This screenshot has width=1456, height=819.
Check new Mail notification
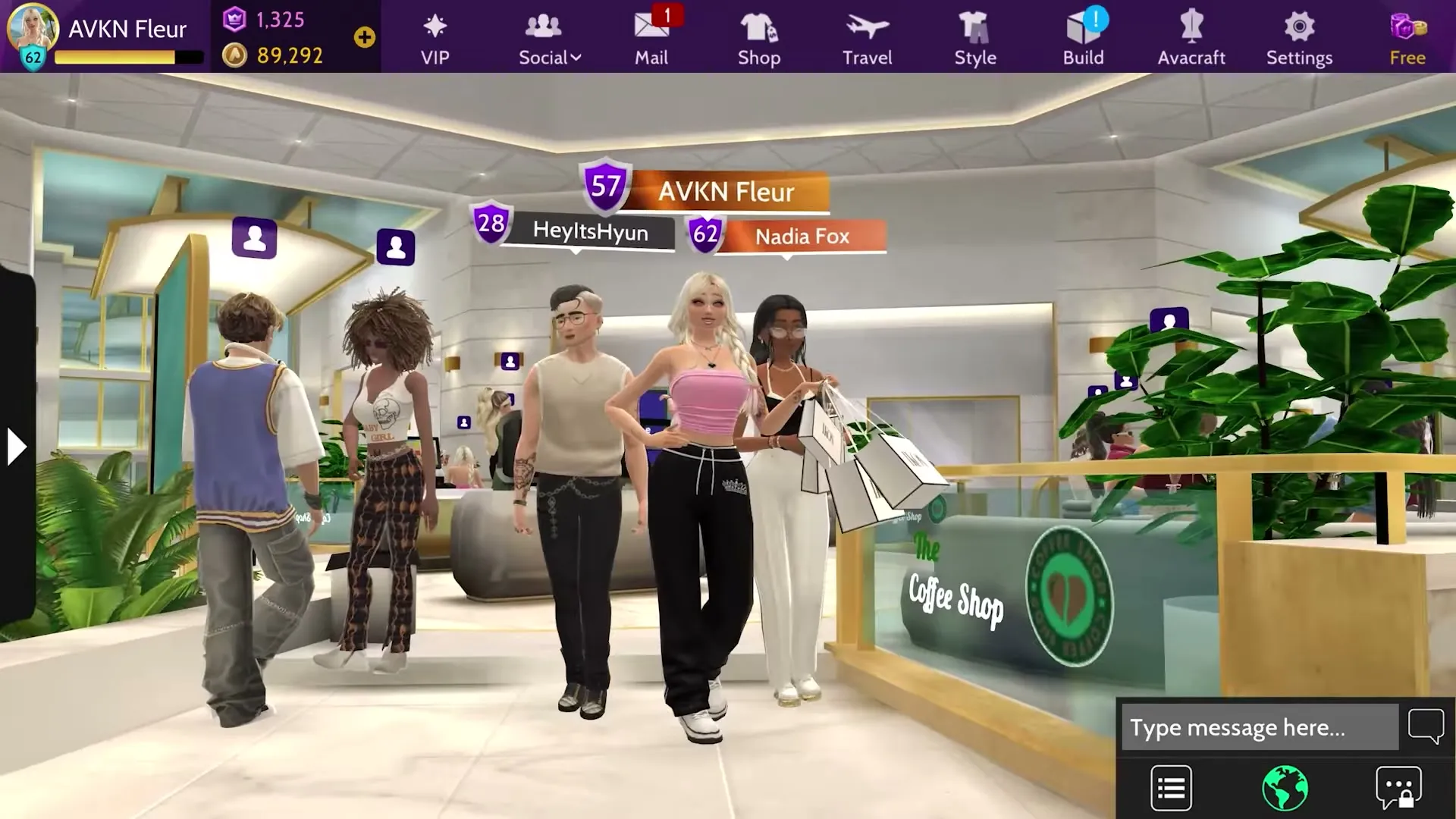(652, 34)
